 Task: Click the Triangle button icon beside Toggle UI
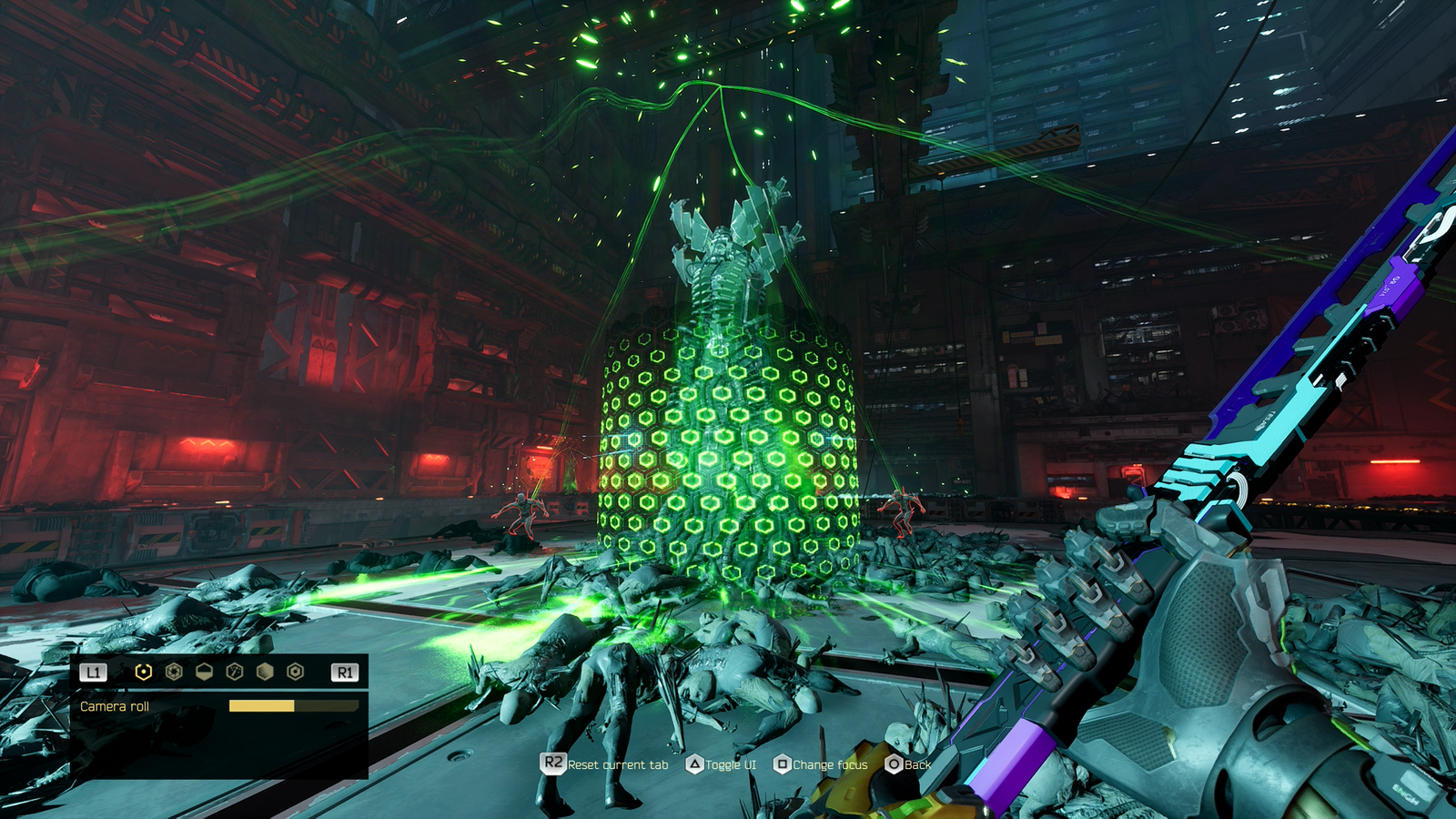coord(695,764)
